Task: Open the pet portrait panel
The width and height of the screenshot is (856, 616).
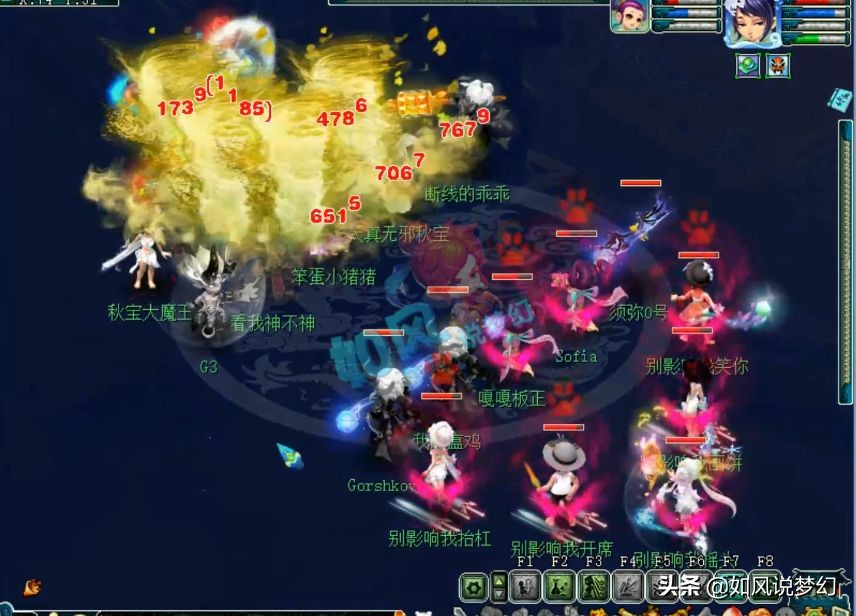Action: pos(630,17)
